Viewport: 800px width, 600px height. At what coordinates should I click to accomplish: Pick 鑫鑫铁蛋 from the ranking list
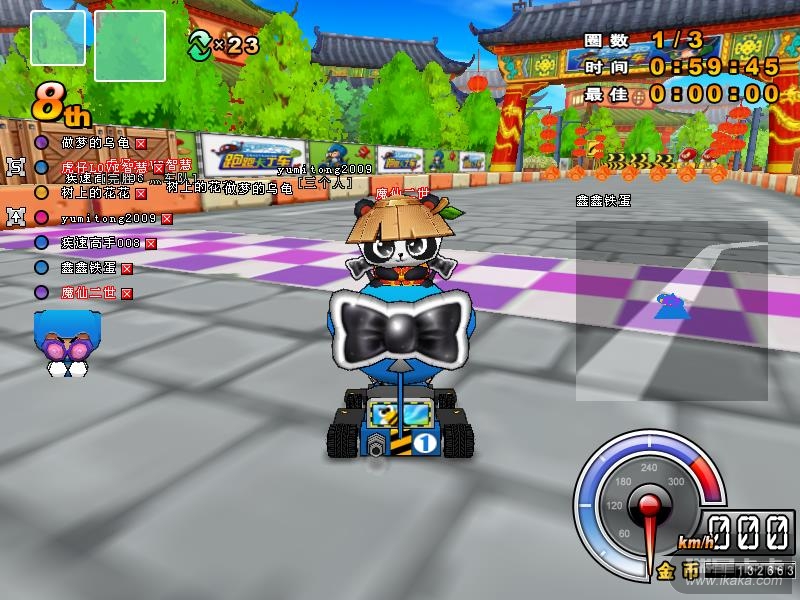pos(88,267)
